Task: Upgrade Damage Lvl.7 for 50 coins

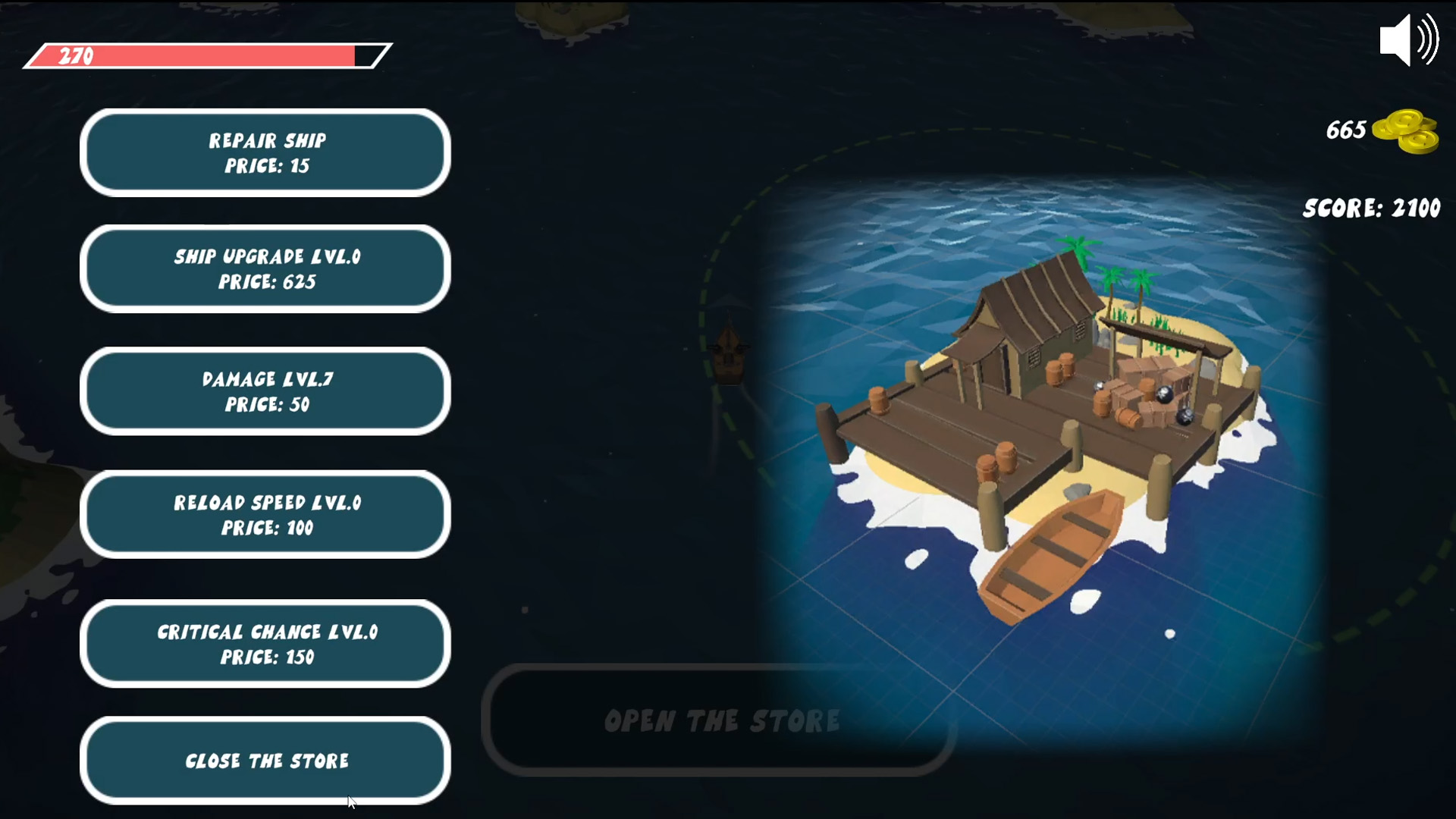Action: coord(265,391)
